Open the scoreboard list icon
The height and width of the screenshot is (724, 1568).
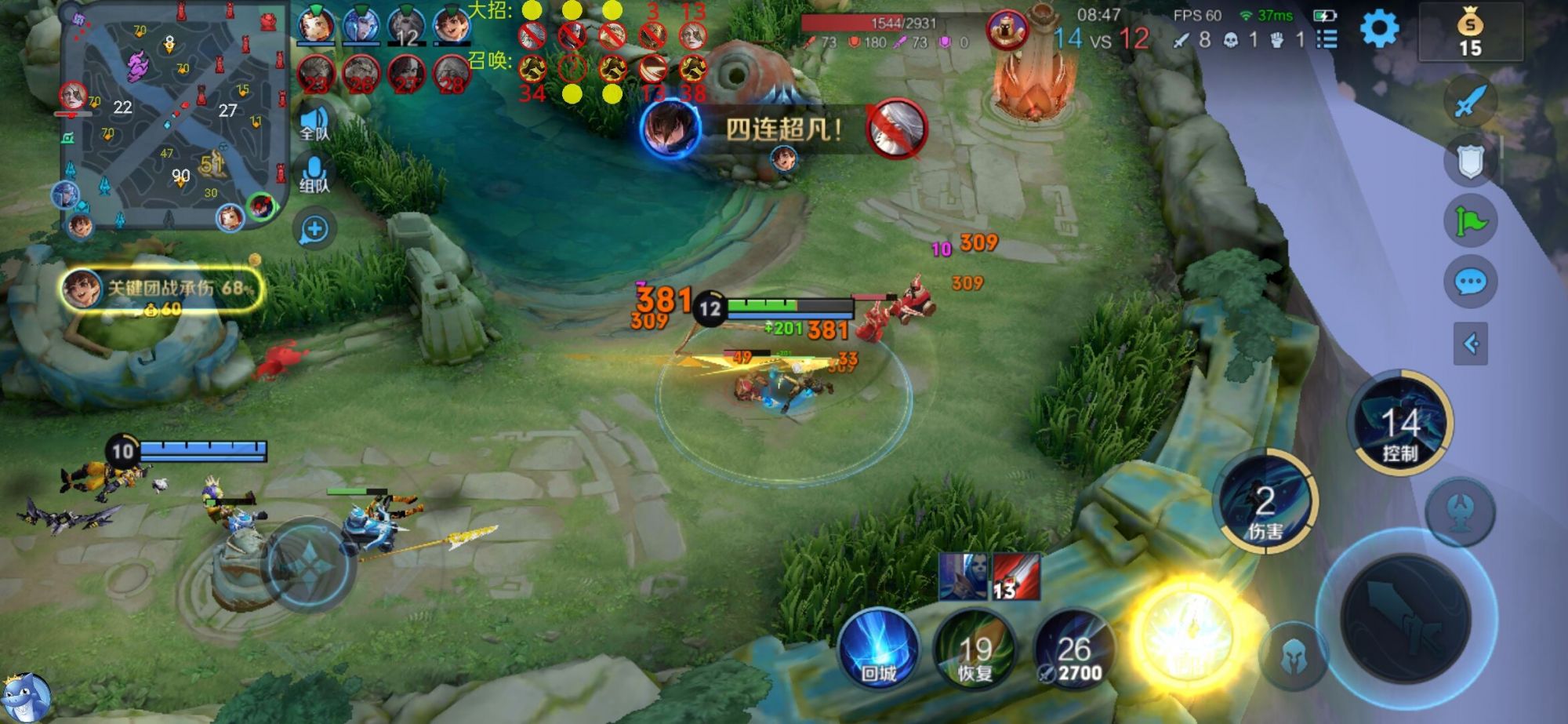coord(1327,39)
